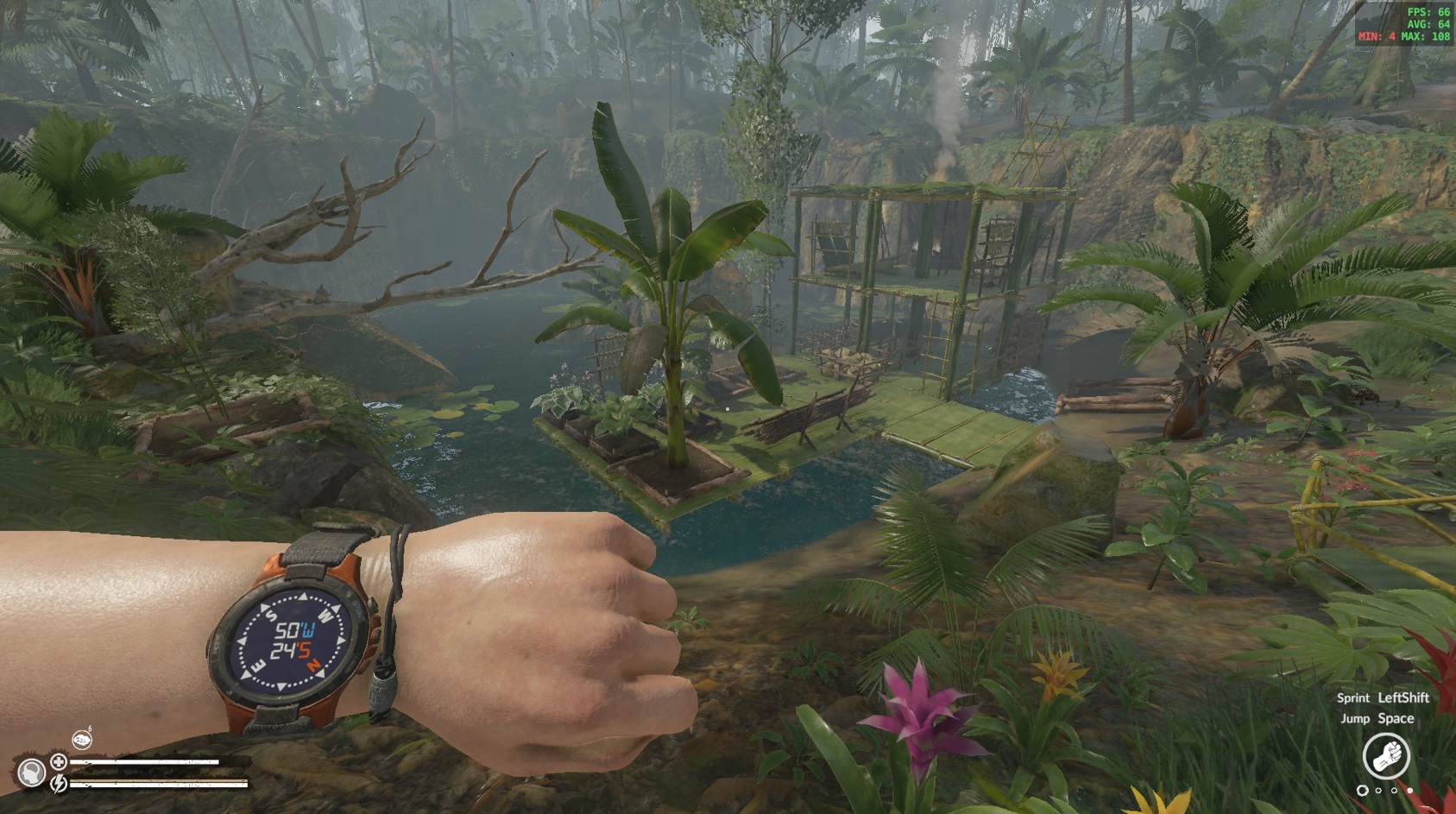Open the sleep status icon
The image size is (1456, 814).
pyautogui.click(x=82, y=739)
